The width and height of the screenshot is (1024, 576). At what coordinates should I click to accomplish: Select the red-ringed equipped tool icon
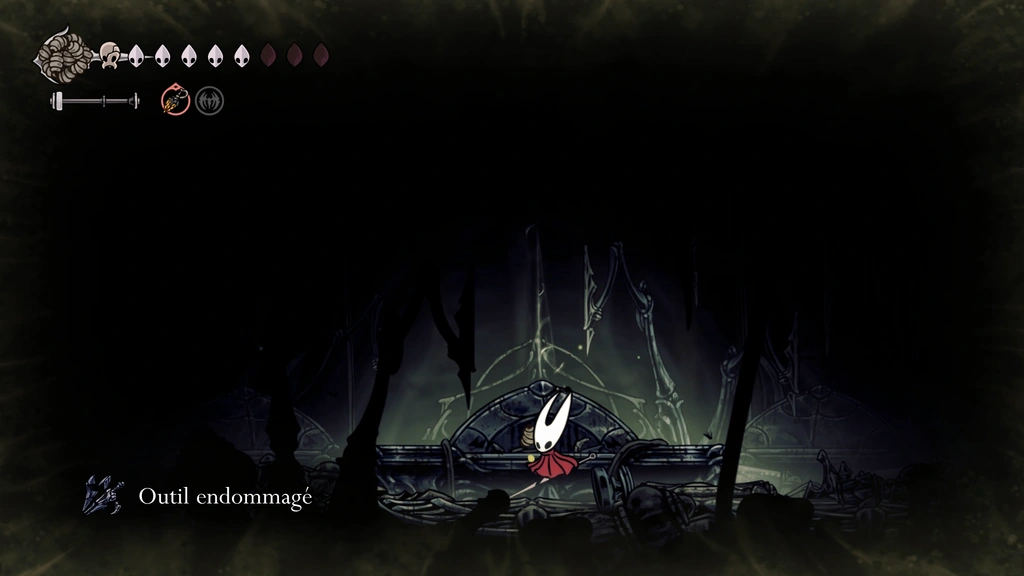coord(176,100)
